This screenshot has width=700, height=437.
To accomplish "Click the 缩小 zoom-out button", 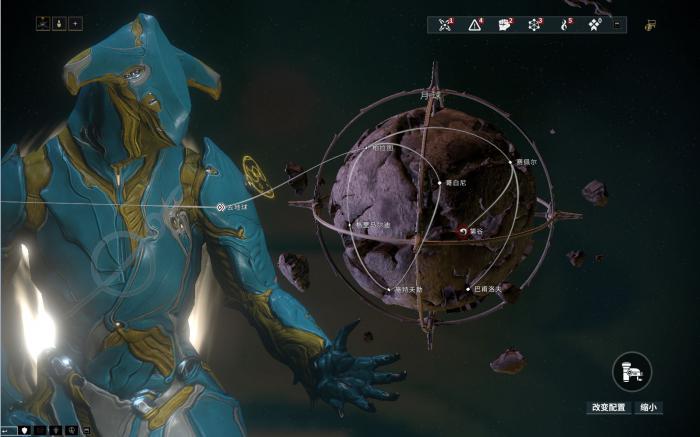I will pos(649,408).
